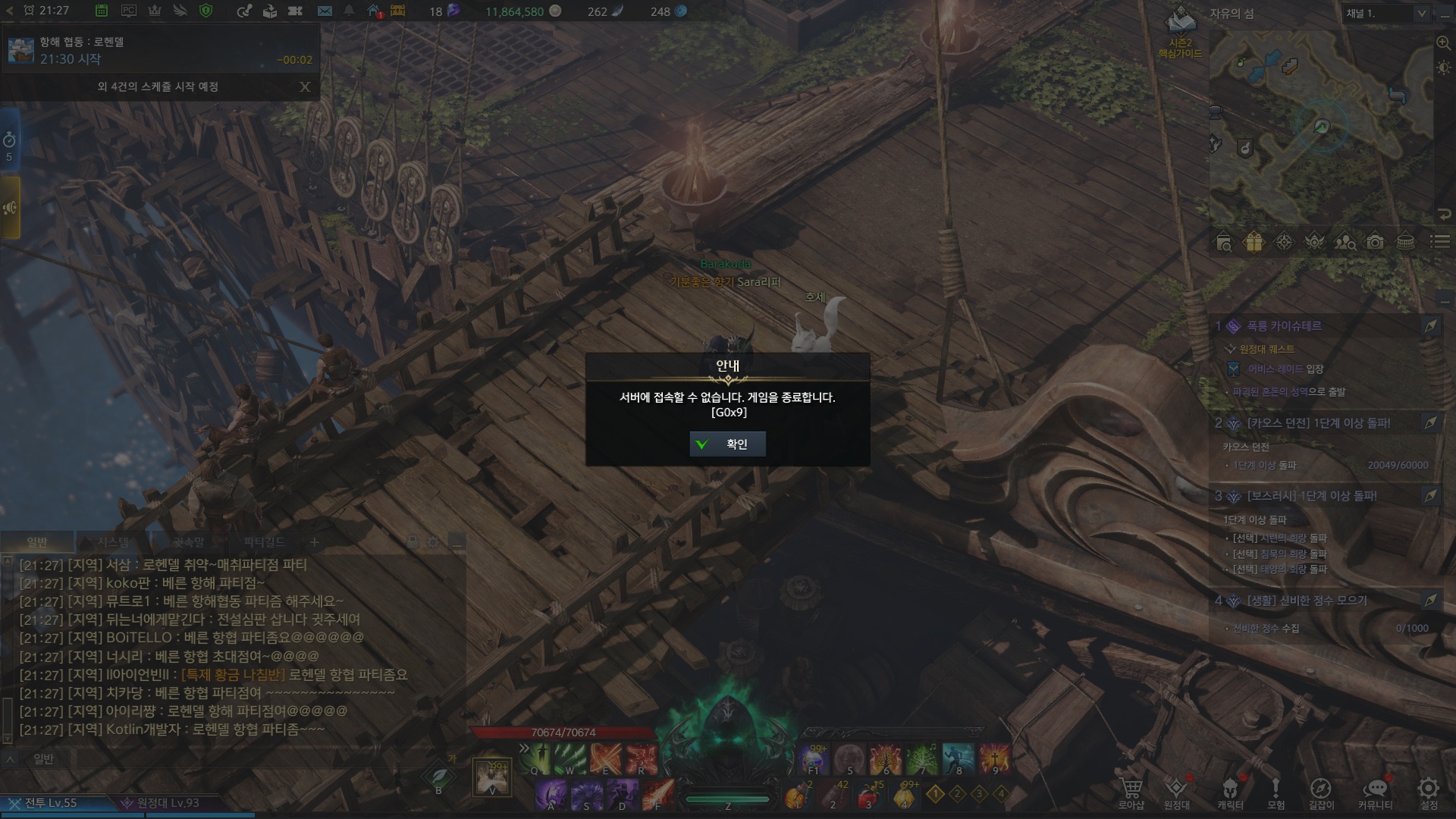Close the schedule notification banner
The image size is (1456, 819).
[305, 86]
